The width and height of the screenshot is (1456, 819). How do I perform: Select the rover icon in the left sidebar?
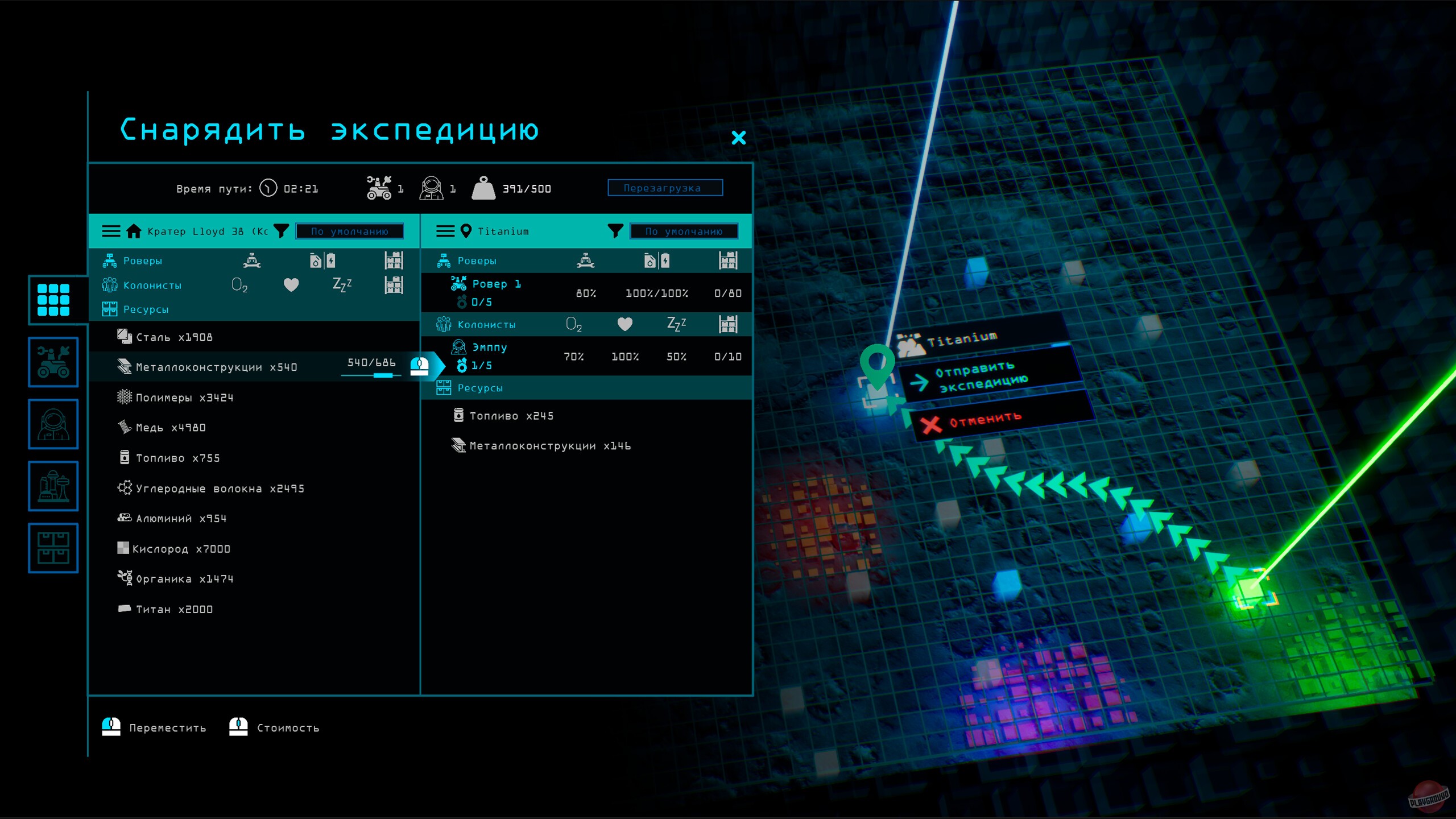(x=54, y=362)
